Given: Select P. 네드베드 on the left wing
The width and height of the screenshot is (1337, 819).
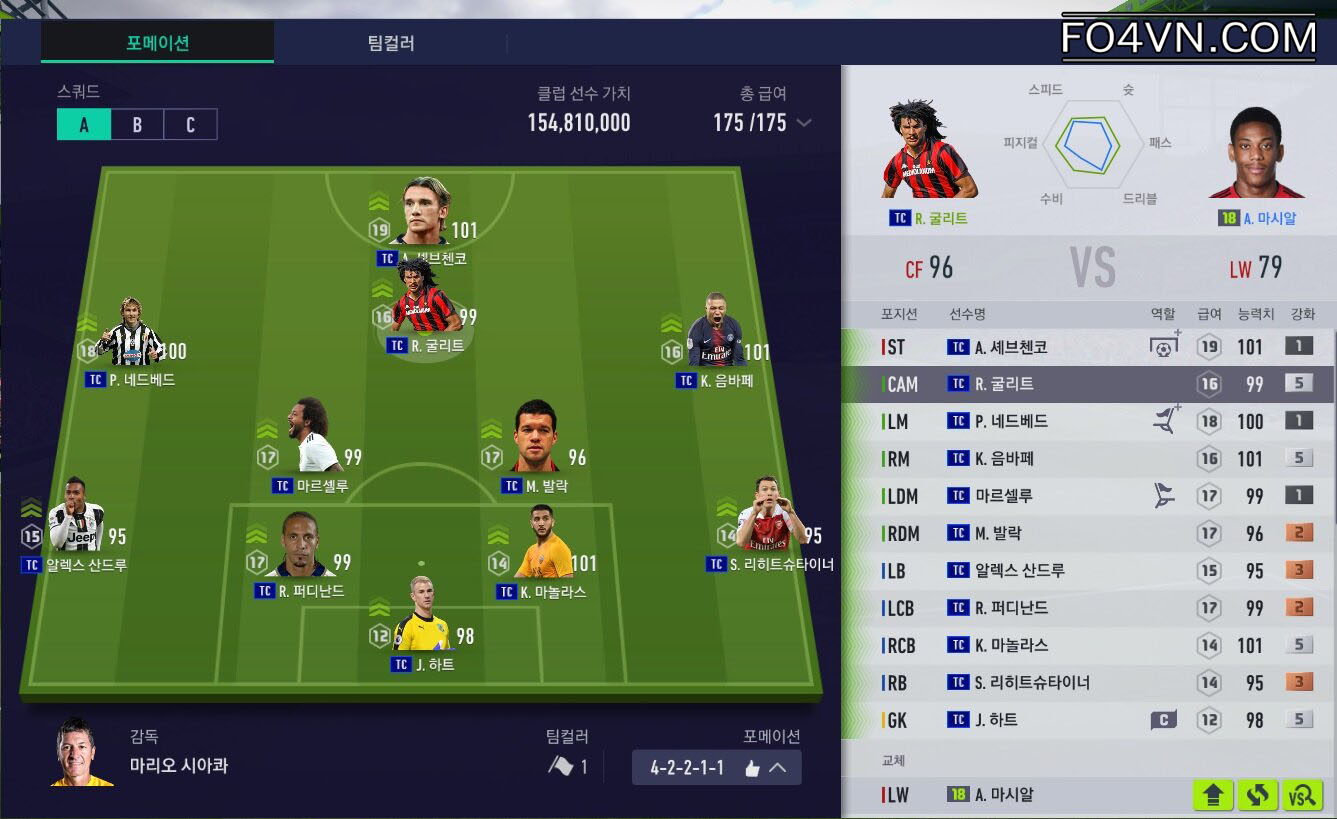Looking at the screenshot, I should point(132,335).
